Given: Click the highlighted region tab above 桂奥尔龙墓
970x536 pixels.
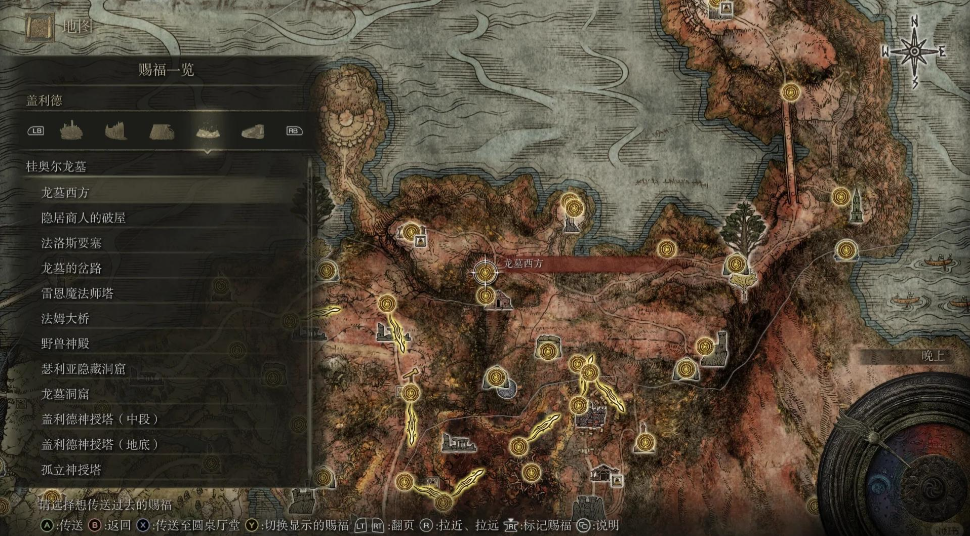Looking at the screenshot, I should [x=208, y=130].
